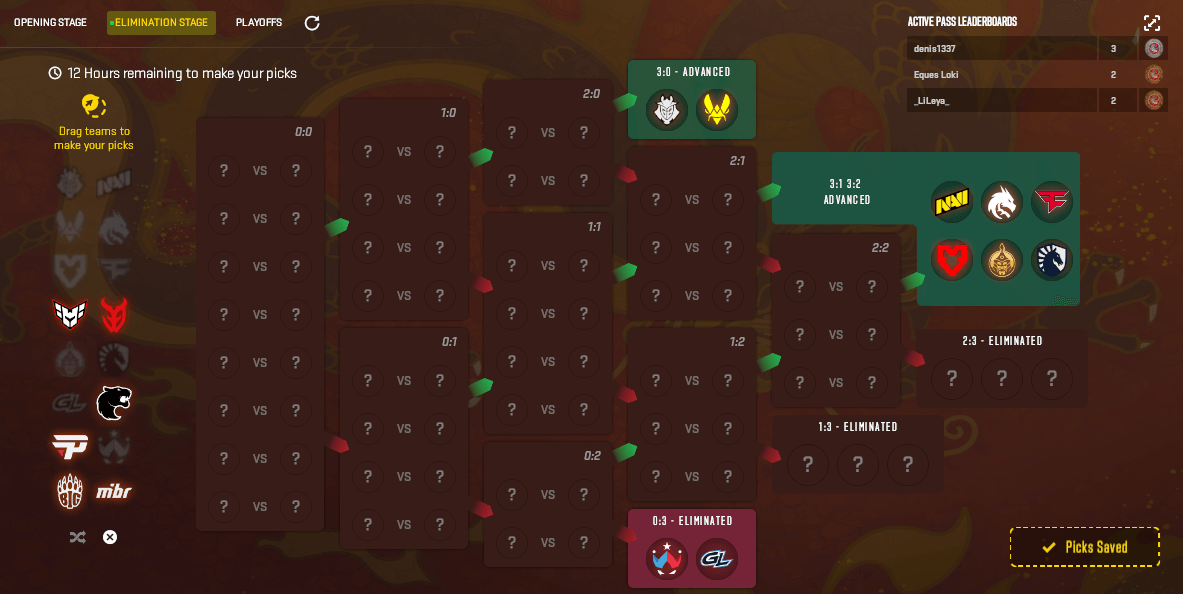Select the BIG paw logo

(x=70, y=491)
